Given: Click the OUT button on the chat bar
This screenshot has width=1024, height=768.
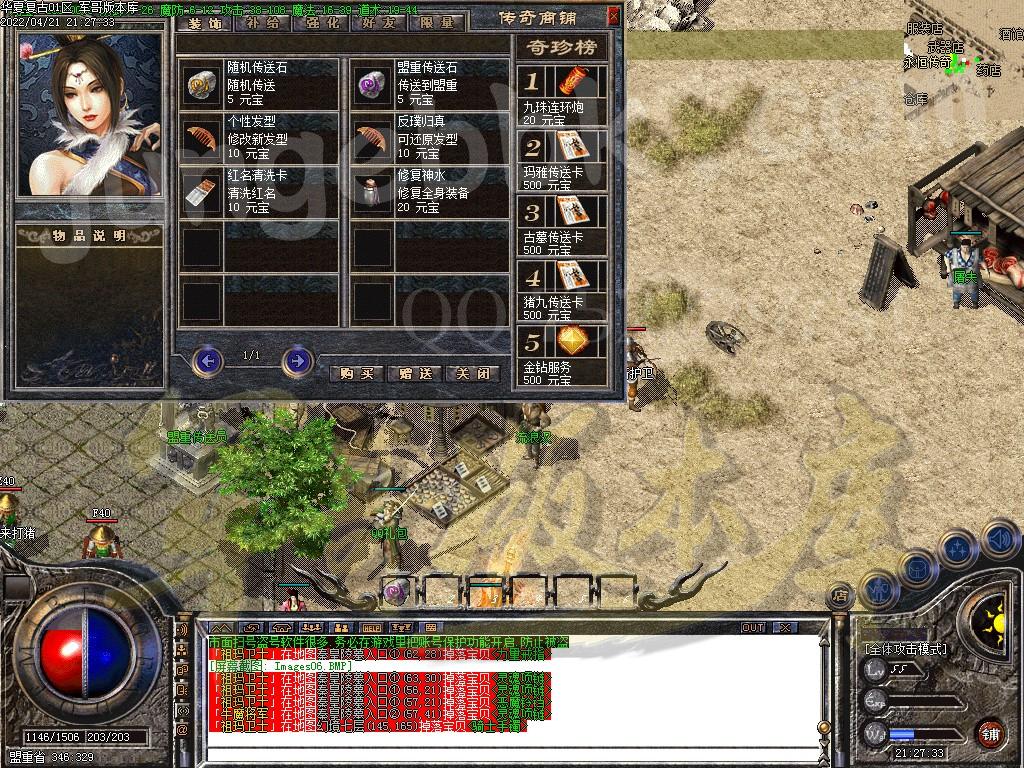Looking at the screenshot, I should (753, 628).
